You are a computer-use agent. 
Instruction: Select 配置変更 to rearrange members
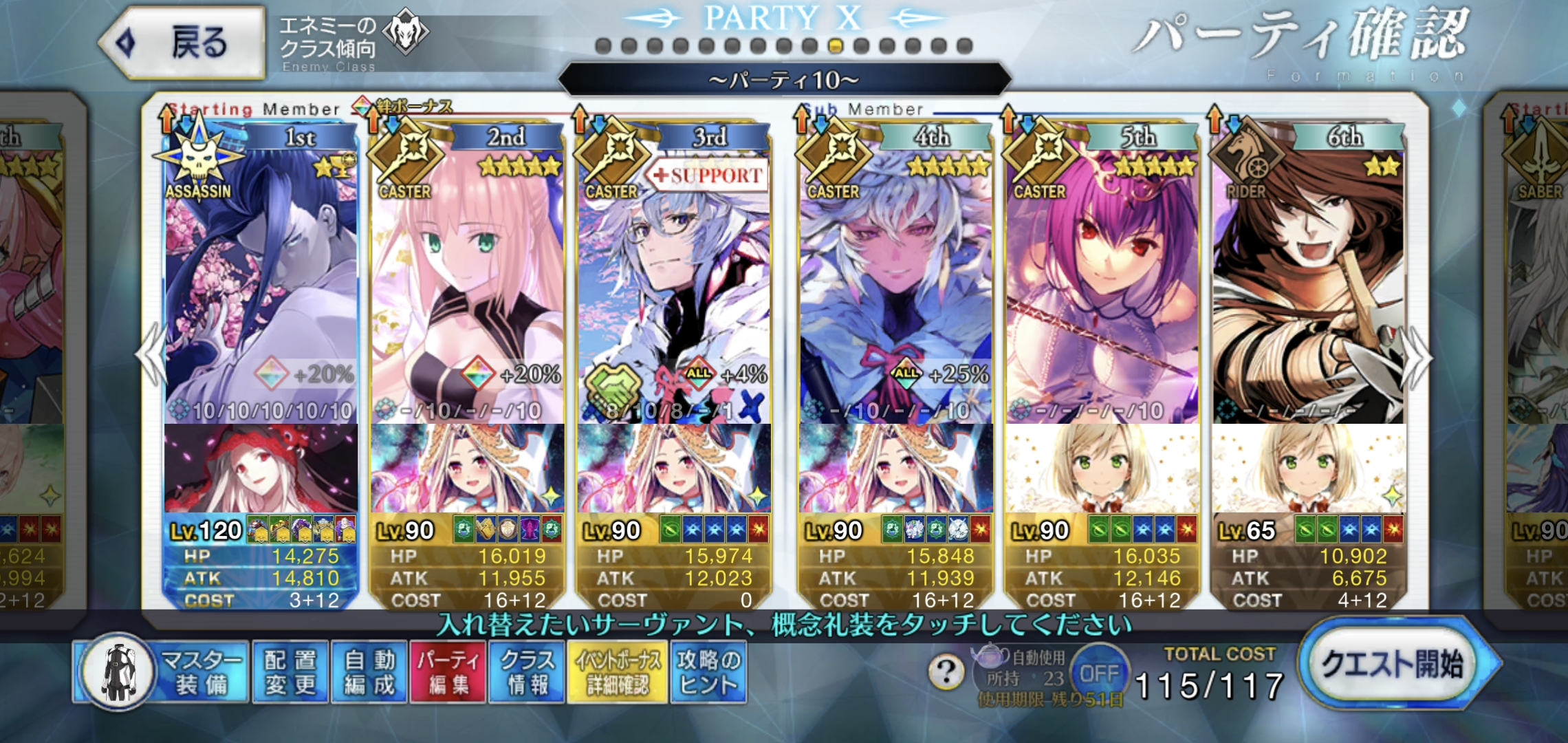pos(290,672)
